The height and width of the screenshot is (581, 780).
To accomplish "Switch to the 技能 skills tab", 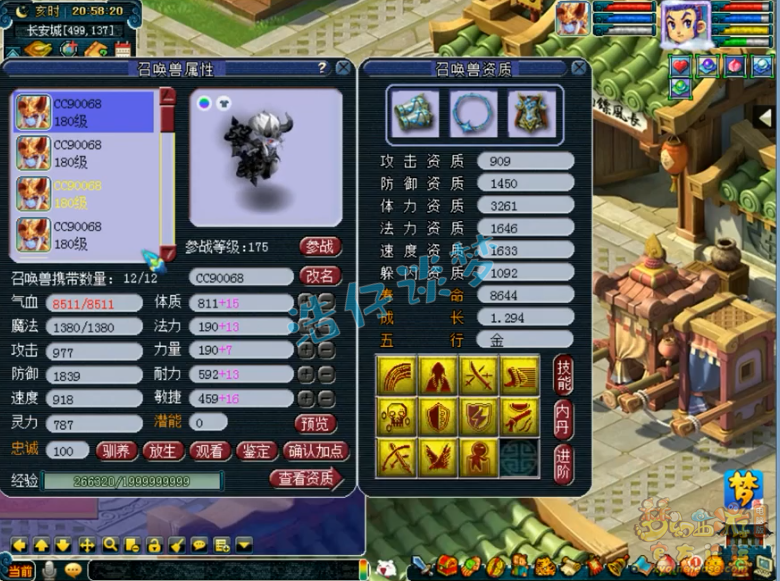I will pyautogui.click(x=563, y=376).
